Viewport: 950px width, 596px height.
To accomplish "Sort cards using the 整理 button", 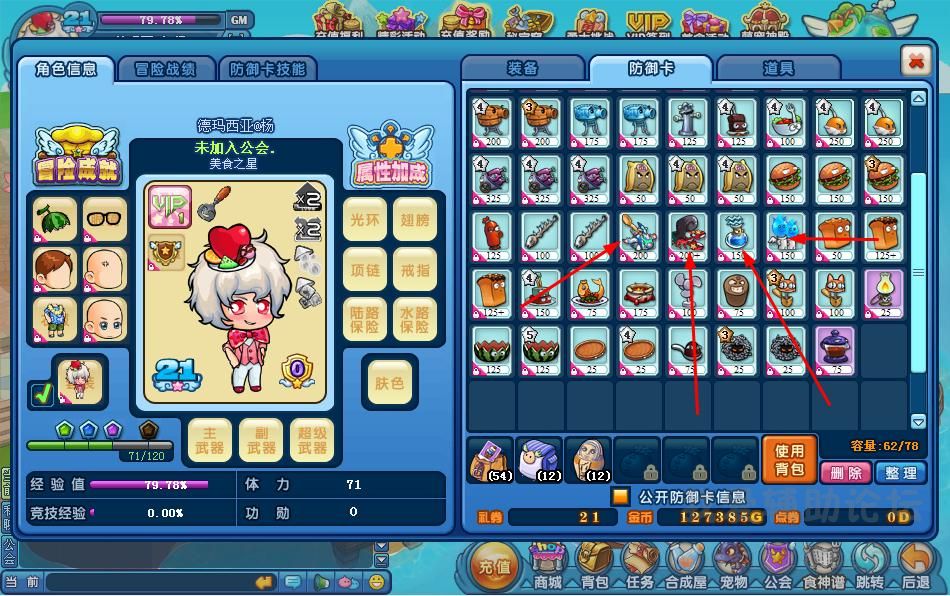I will pos(899,472).
